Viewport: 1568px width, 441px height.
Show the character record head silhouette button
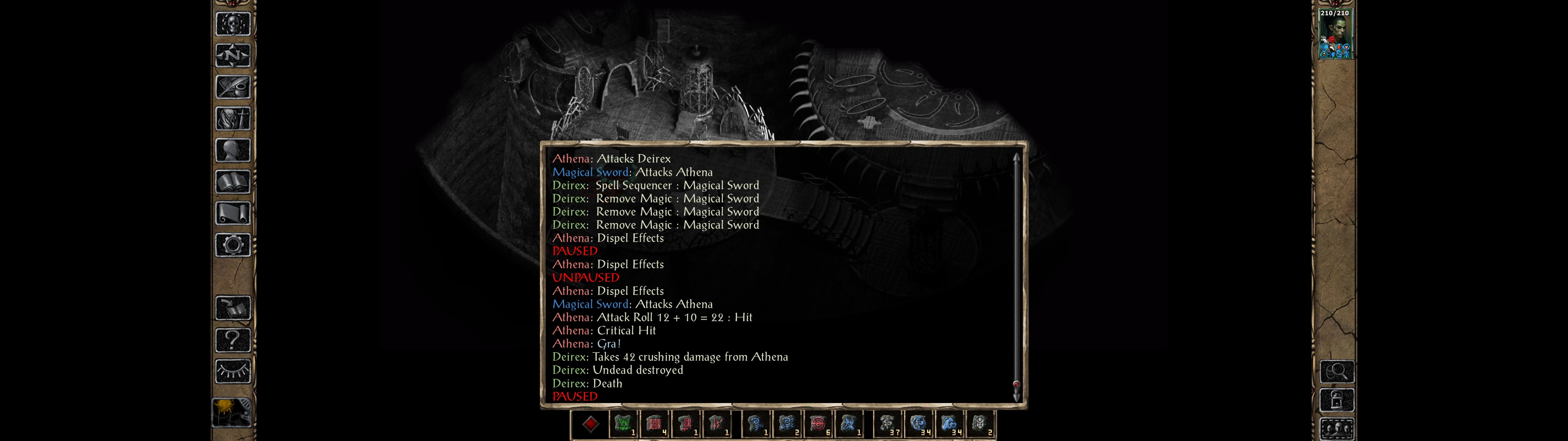coord(232,150)
